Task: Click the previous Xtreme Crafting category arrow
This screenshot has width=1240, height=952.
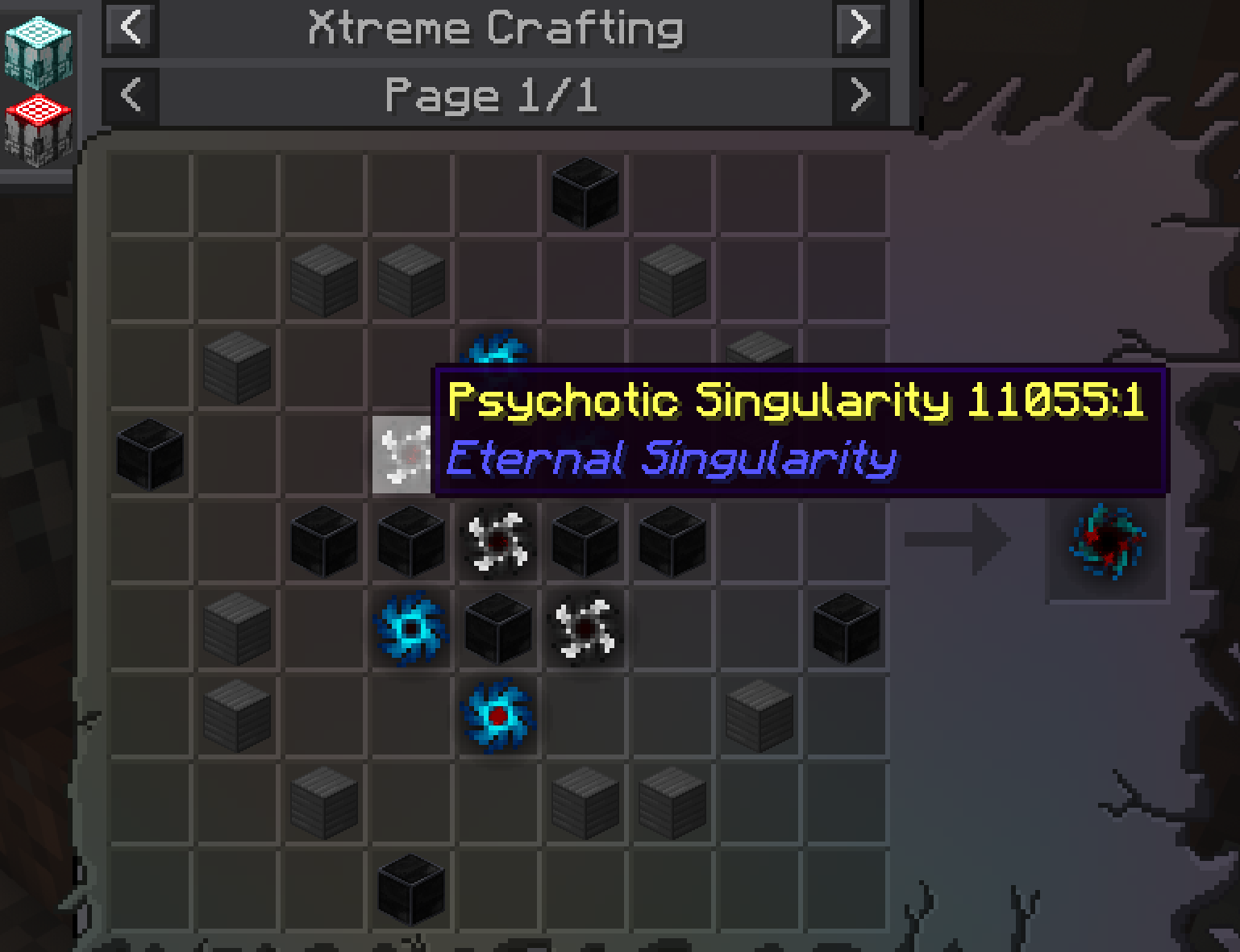Action: (x=130, y=29)
